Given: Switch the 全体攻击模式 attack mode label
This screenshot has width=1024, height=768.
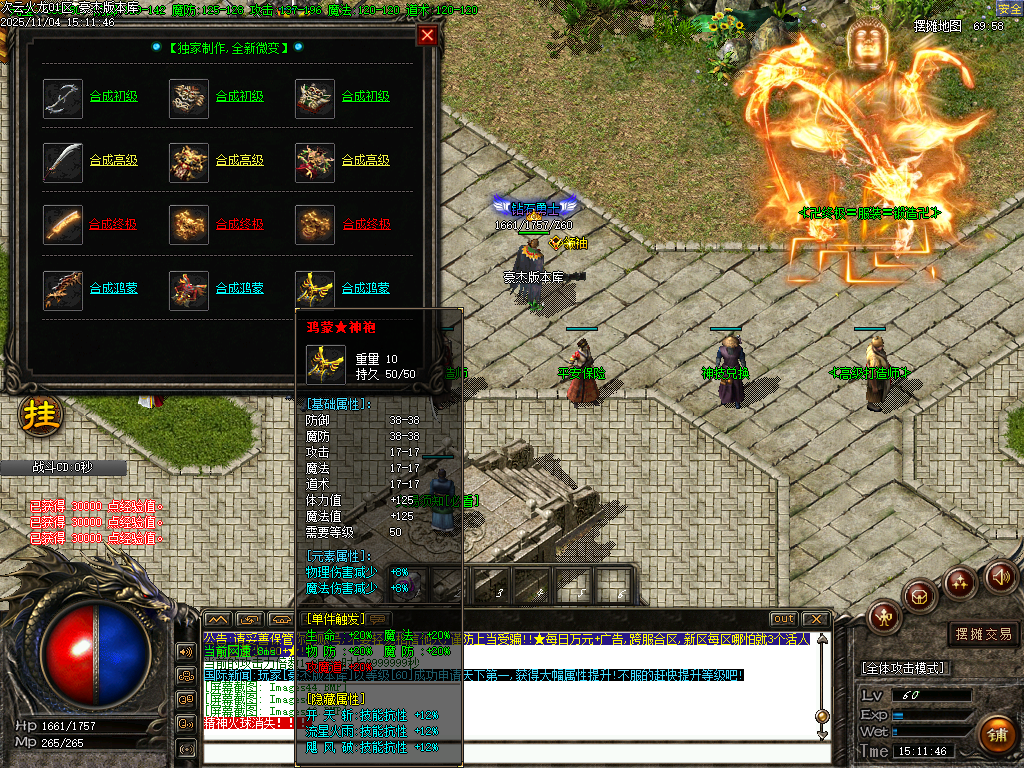Looking at the screenshot, I should (x=903, y=668).
